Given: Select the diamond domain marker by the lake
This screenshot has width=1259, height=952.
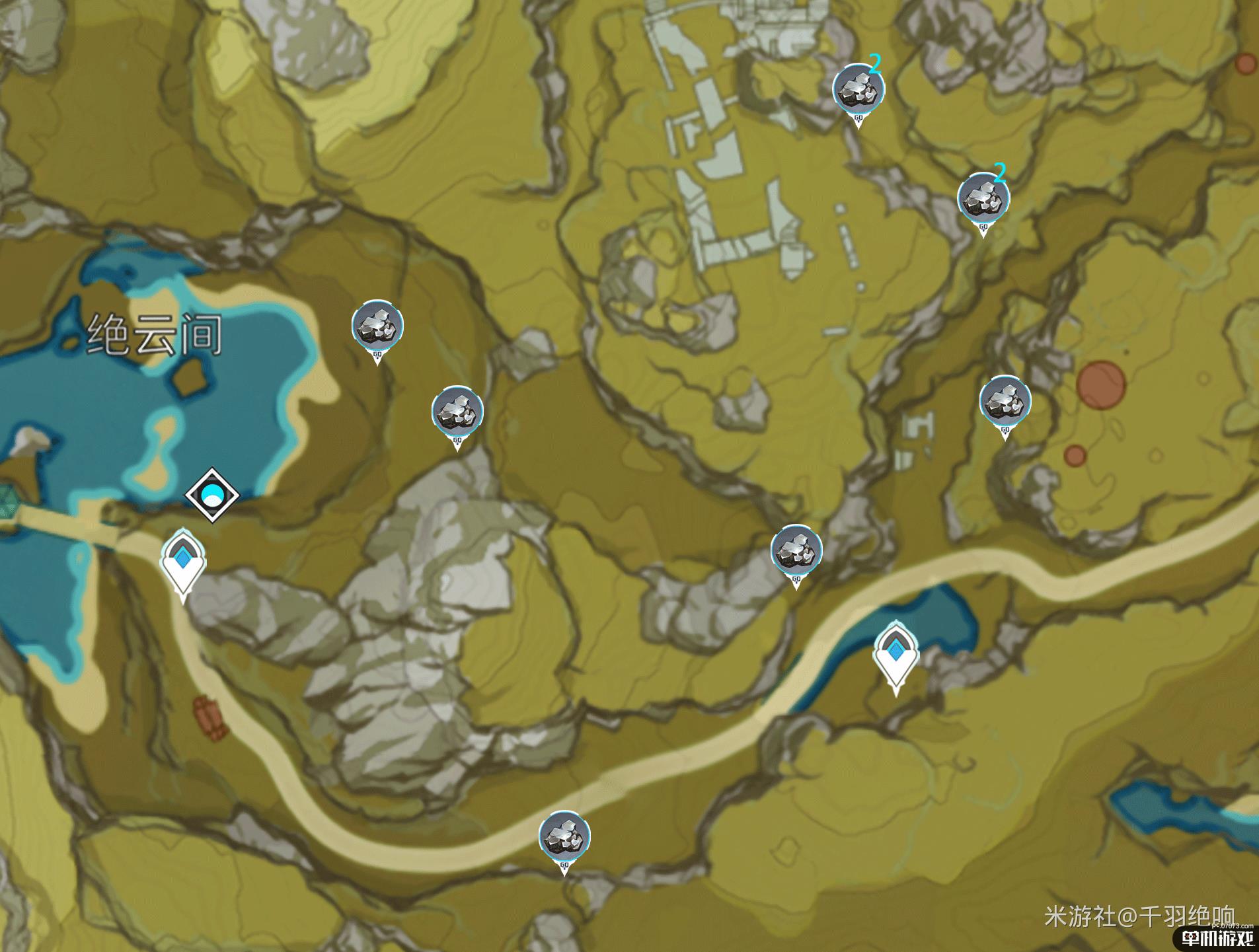Looking at the screenshot, I should [211, 495].
